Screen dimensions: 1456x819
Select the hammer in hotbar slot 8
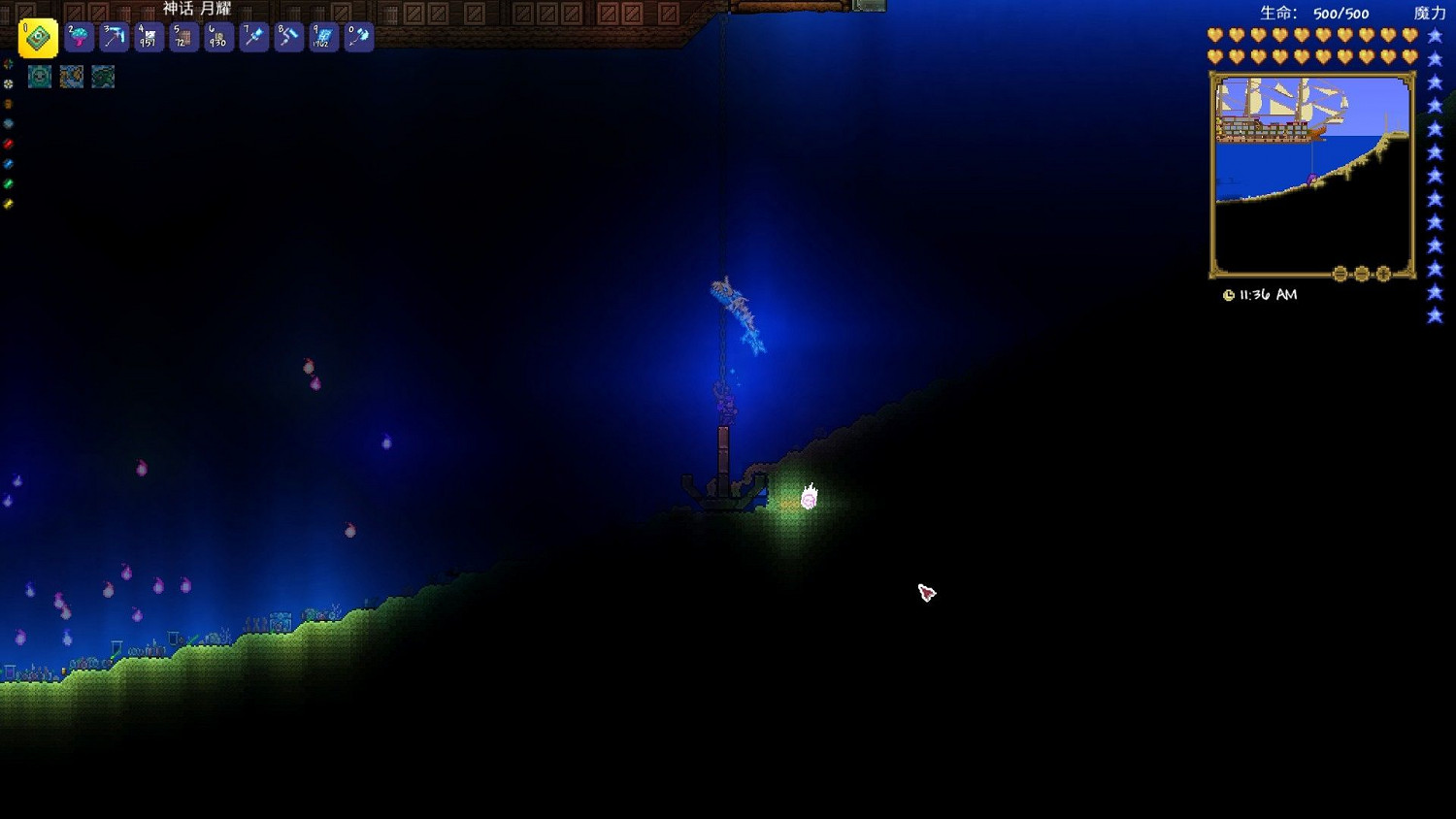coord(287,39)
